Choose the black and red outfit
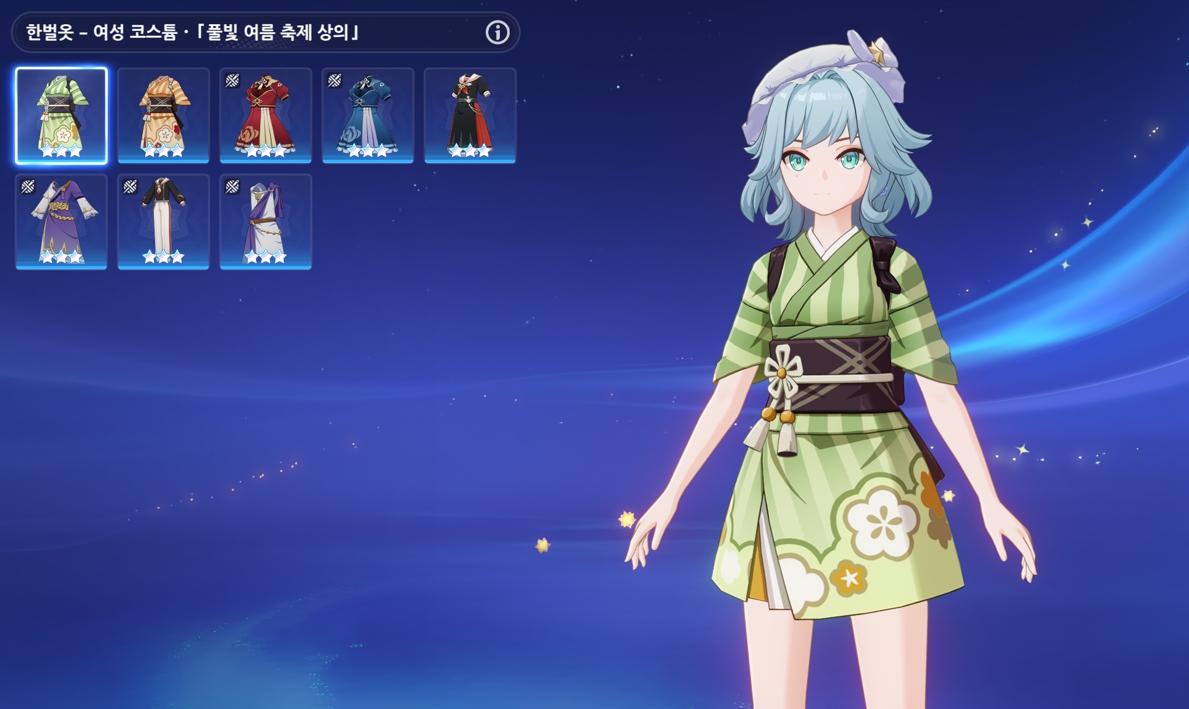This screenshot has width=1189, height=709. pyautogui.click(x=470, y=115)
